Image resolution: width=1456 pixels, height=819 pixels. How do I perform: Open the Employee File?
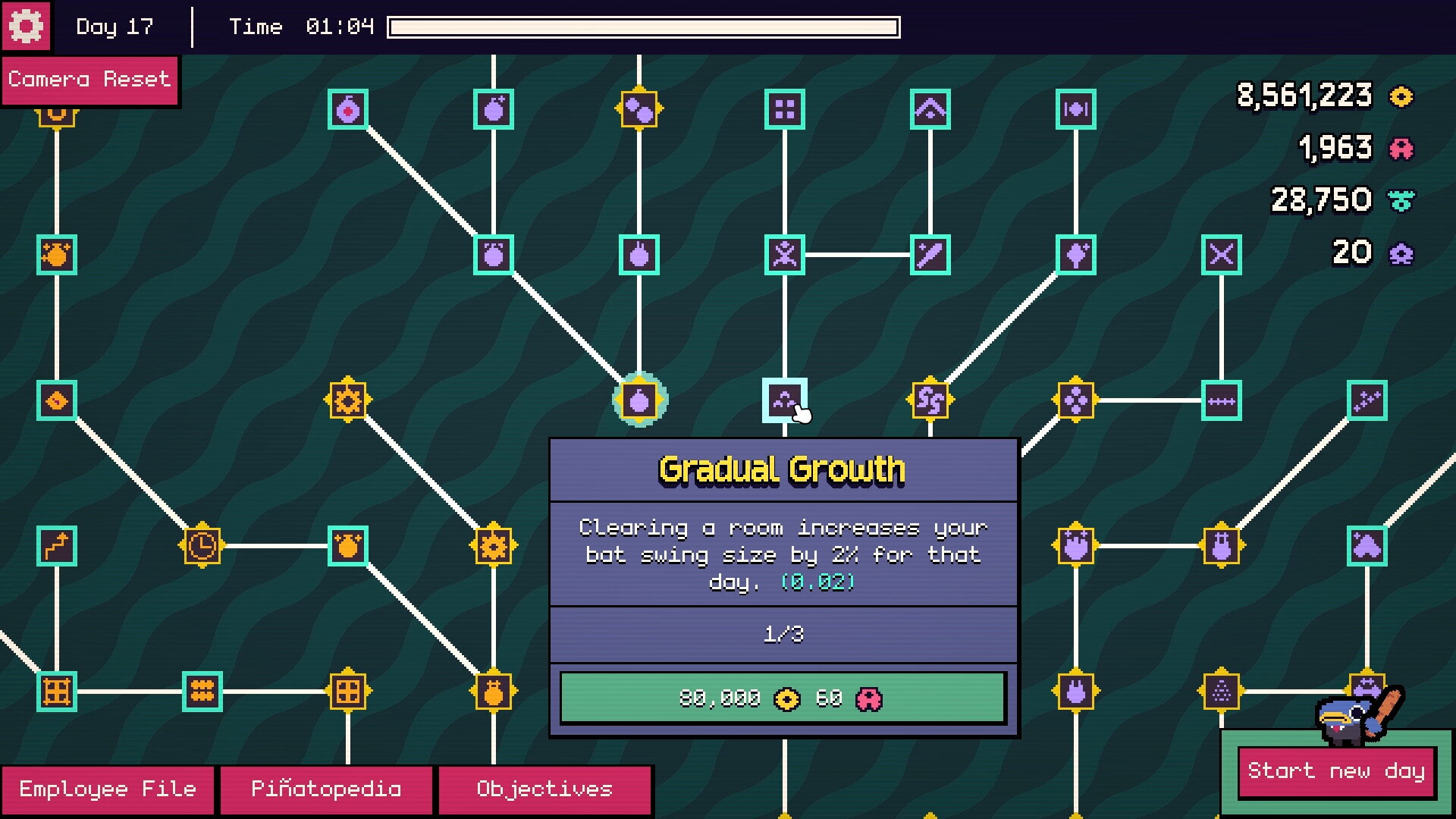(108, 789)
